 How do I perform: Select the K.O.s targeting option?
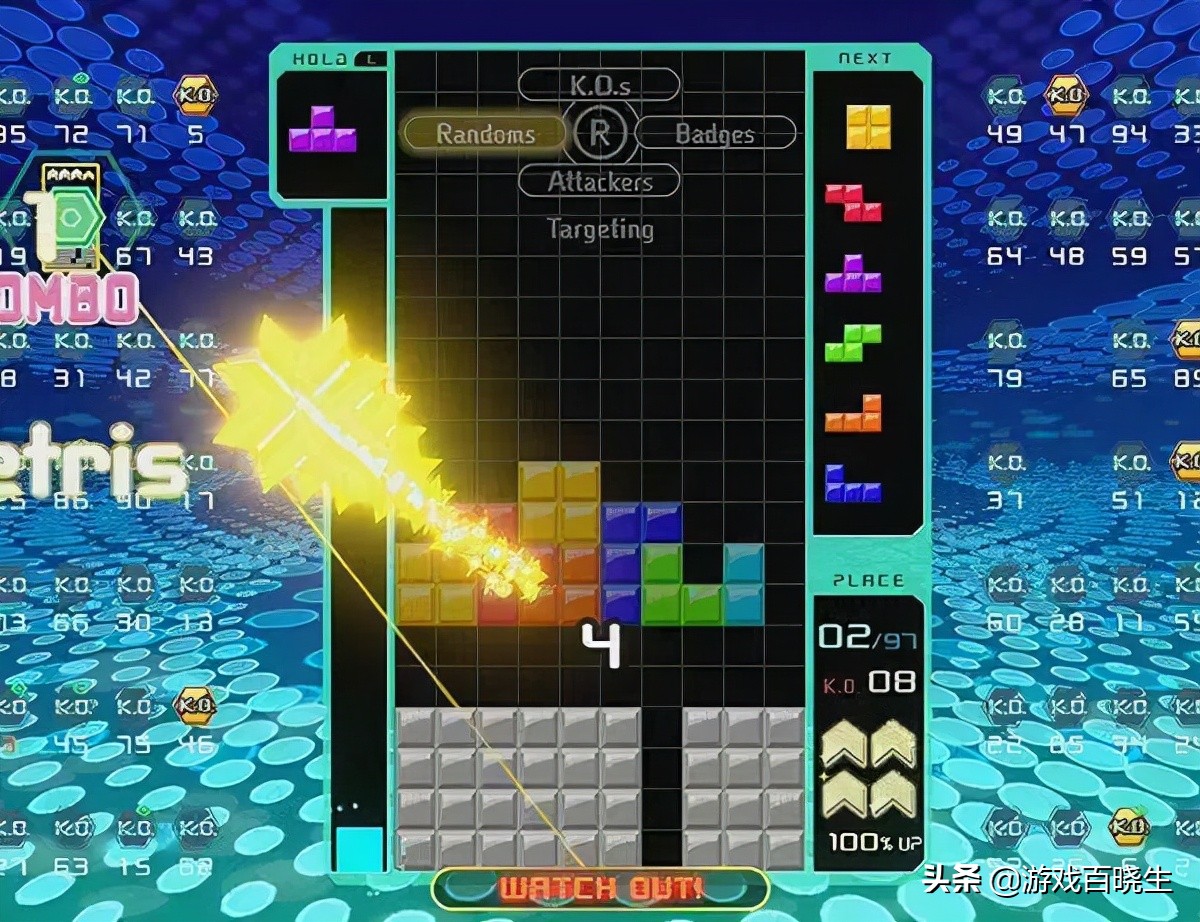point(599,85)
